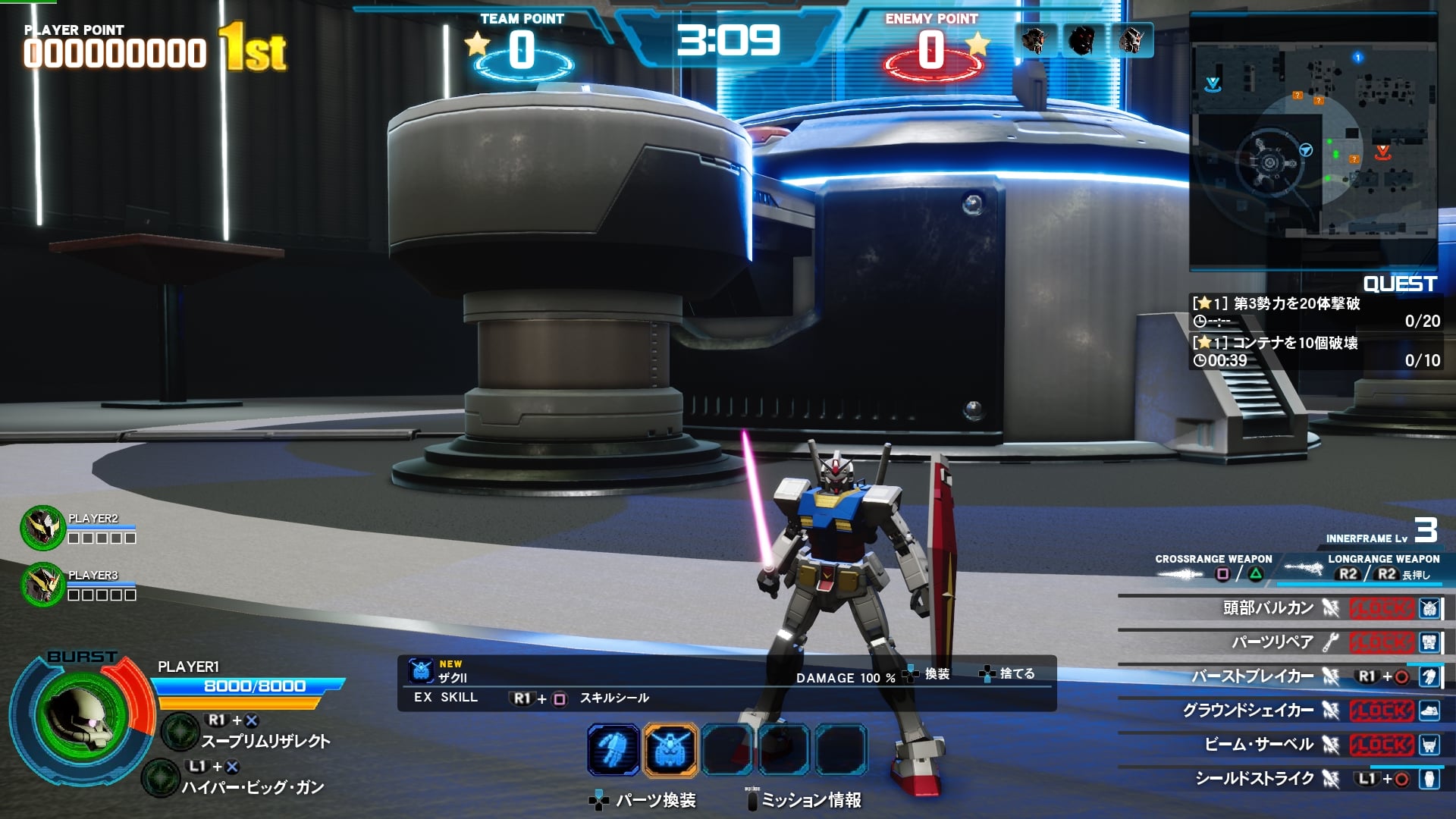The width and height of the screenshot is (1456, 819).
Task: Activate the ハイパー・ビッグ・ガン burst skill
Action: [252, 787]
